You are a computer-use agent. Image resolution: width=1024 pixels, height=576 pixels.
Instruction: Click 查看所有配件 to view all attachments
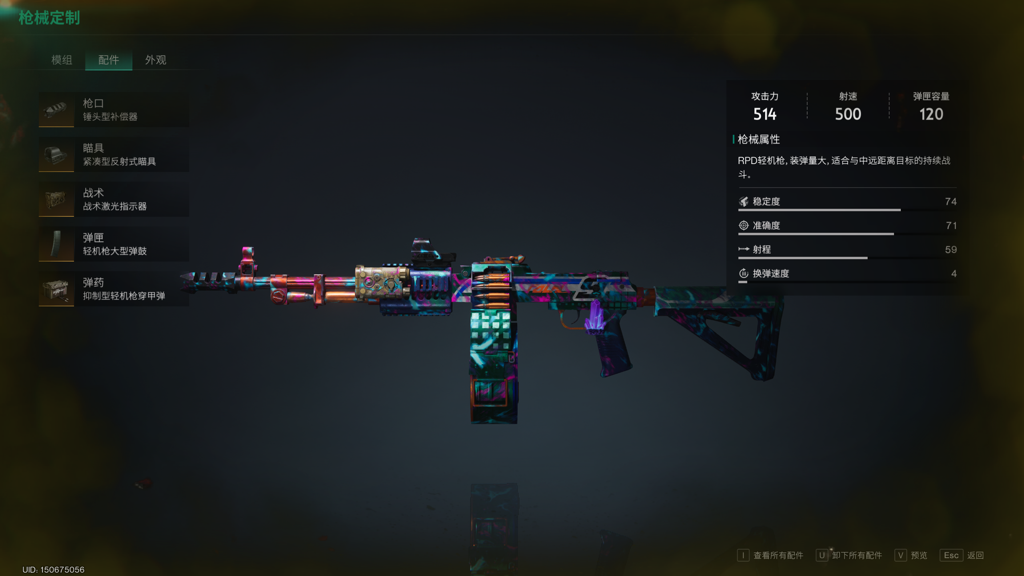[771, 556]
